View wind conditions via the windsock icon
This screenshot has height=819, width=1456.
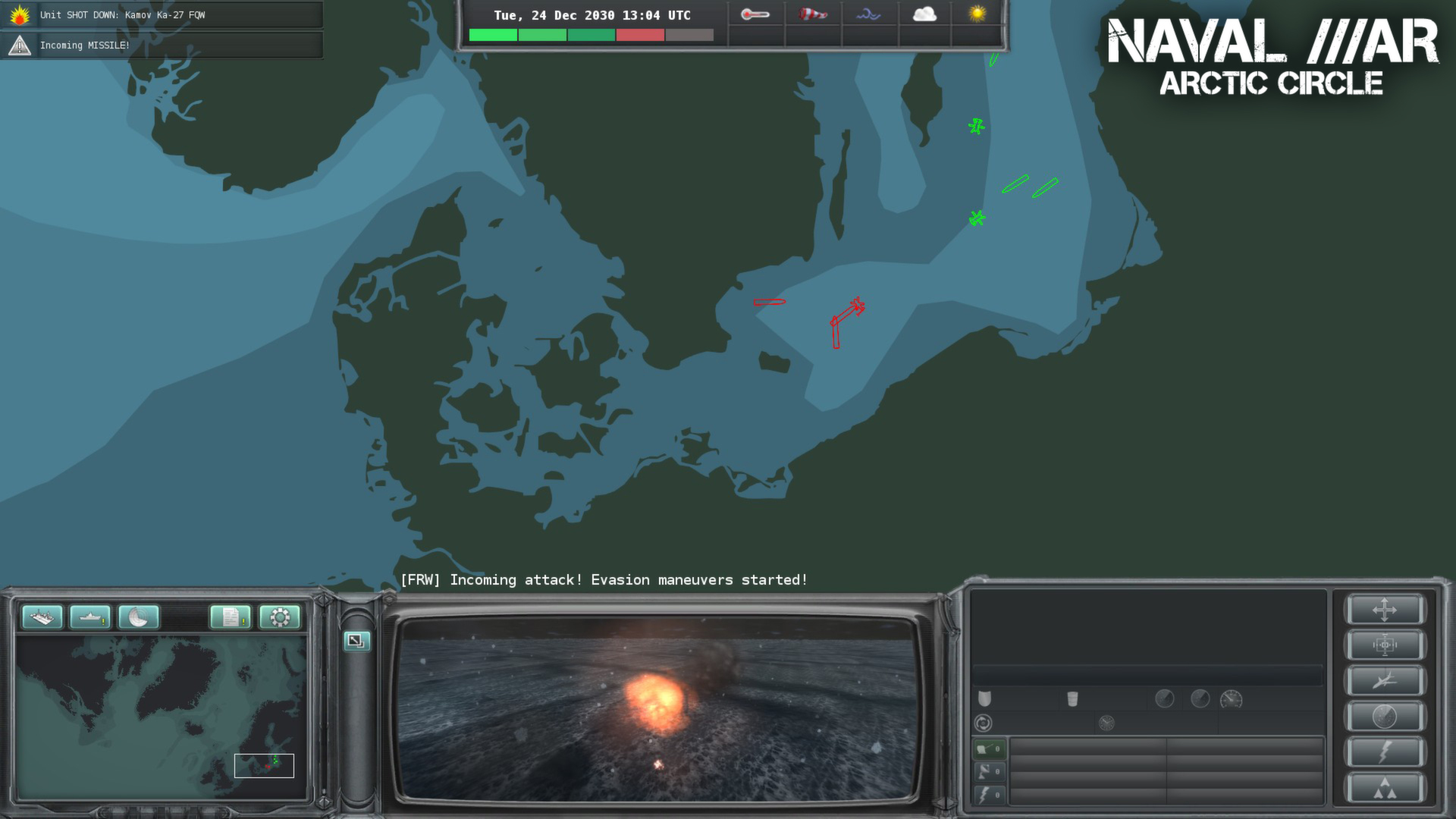tap(812, 13)
